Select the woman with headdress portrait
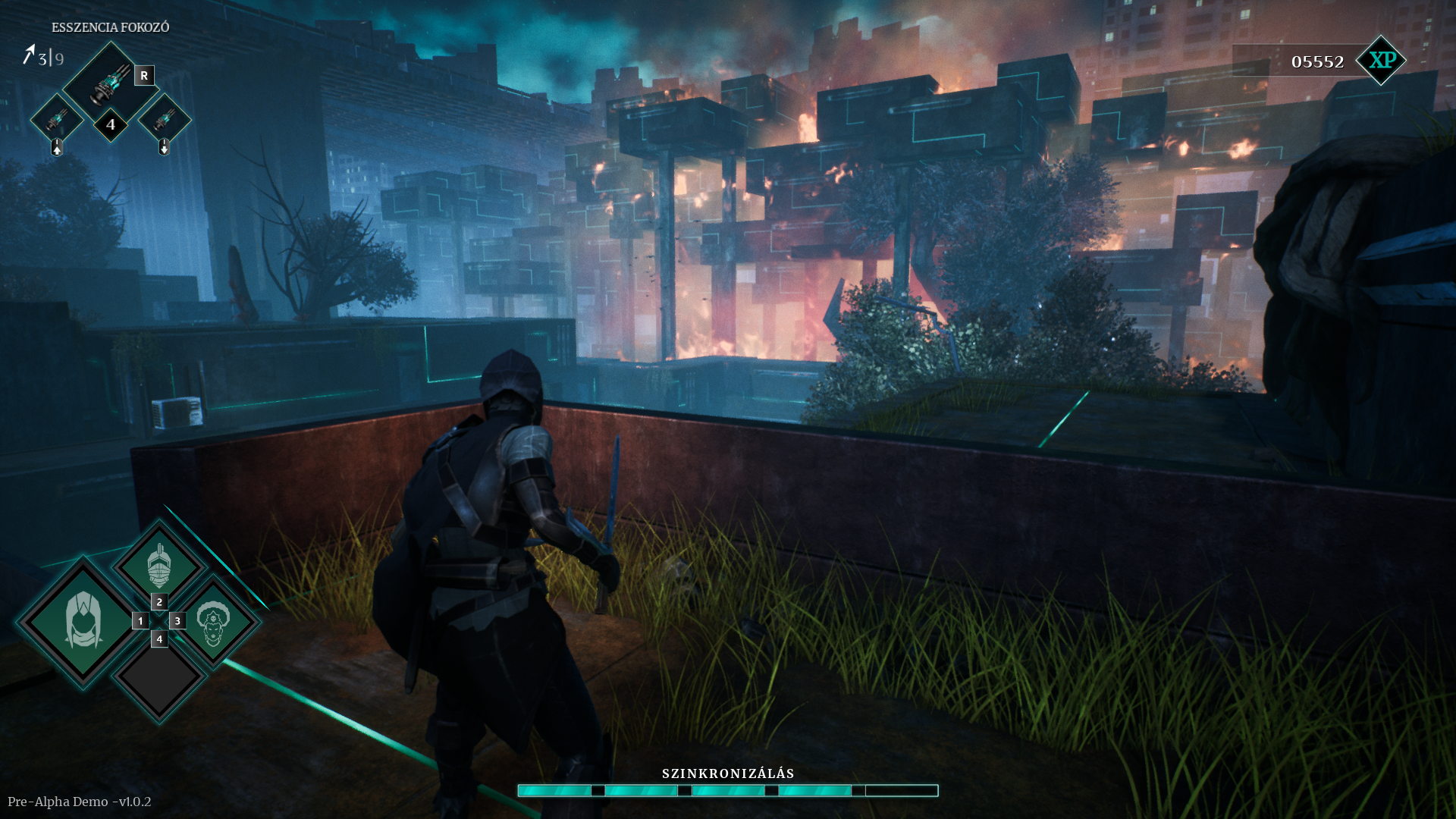Image resolution: width=1456 pixels, height=819 pixels. [x=215, y=622]
